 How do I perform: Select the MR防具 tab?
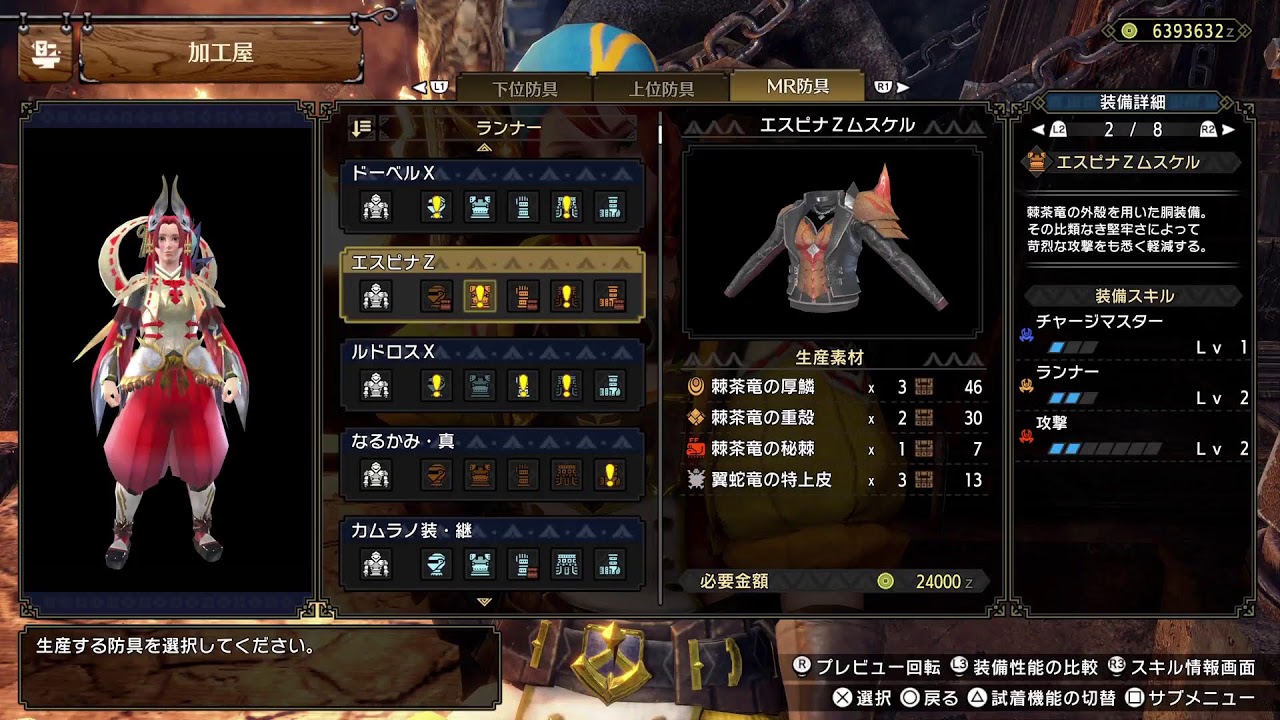pos(797,86)
